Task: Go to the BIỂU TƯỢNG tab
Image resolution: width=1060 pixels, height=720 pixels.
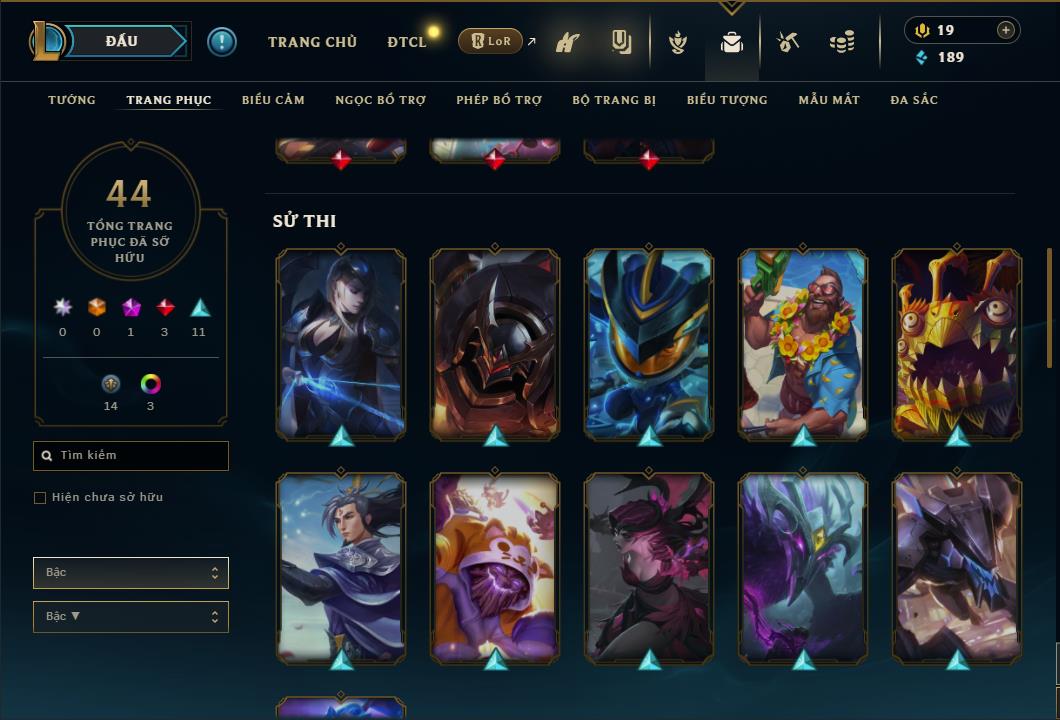Action: [727, 100]
